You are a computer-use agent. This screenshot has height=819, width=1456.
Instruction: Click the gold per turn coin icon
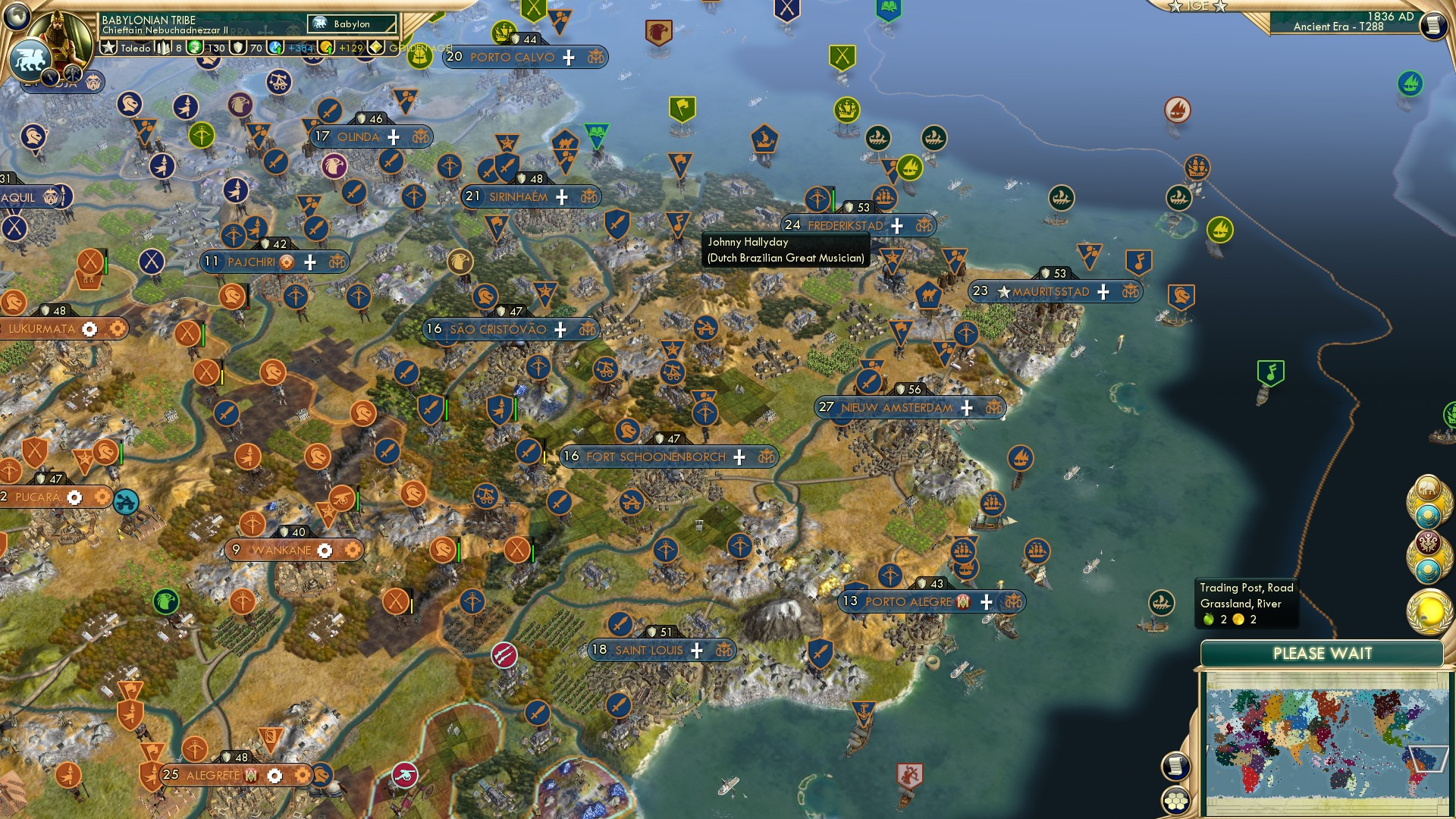tap(327, 48)
